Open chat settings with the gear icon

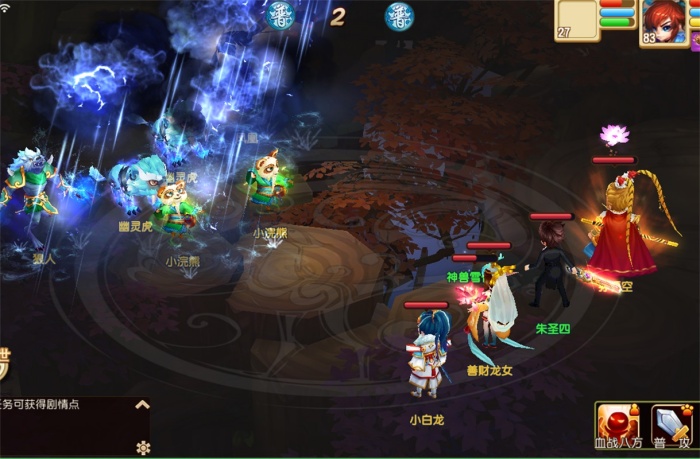(x=142, y=446)
